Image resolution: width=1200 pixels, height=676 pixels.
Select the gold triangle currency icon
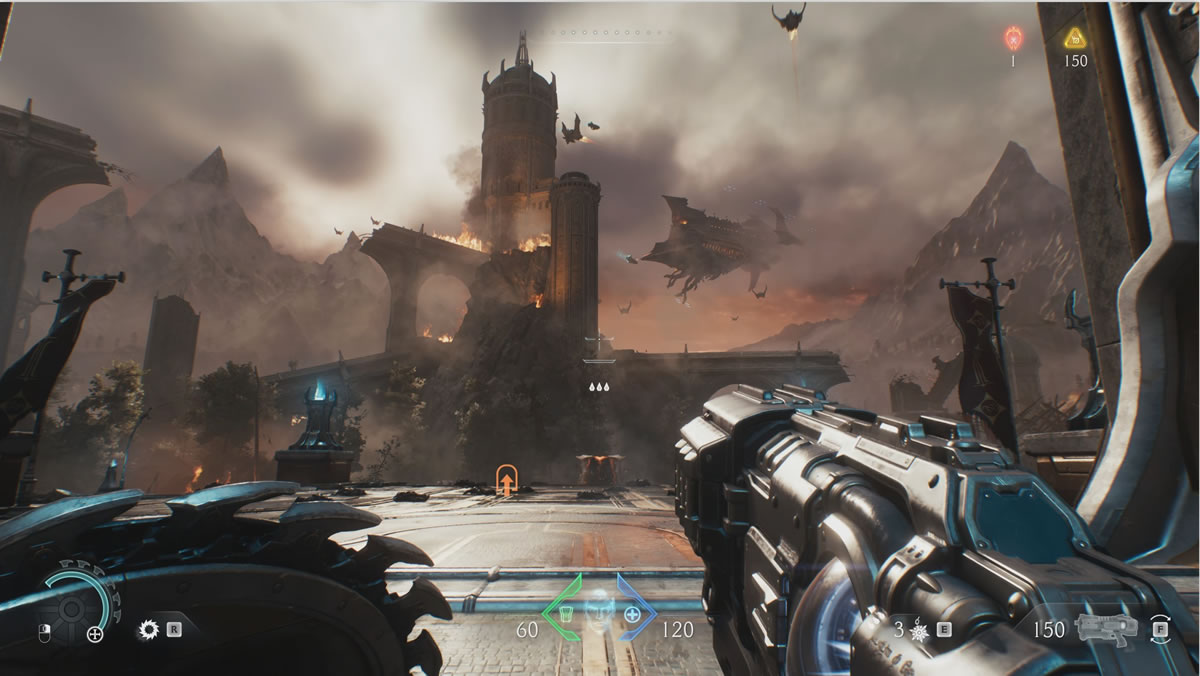(1075, 38)
